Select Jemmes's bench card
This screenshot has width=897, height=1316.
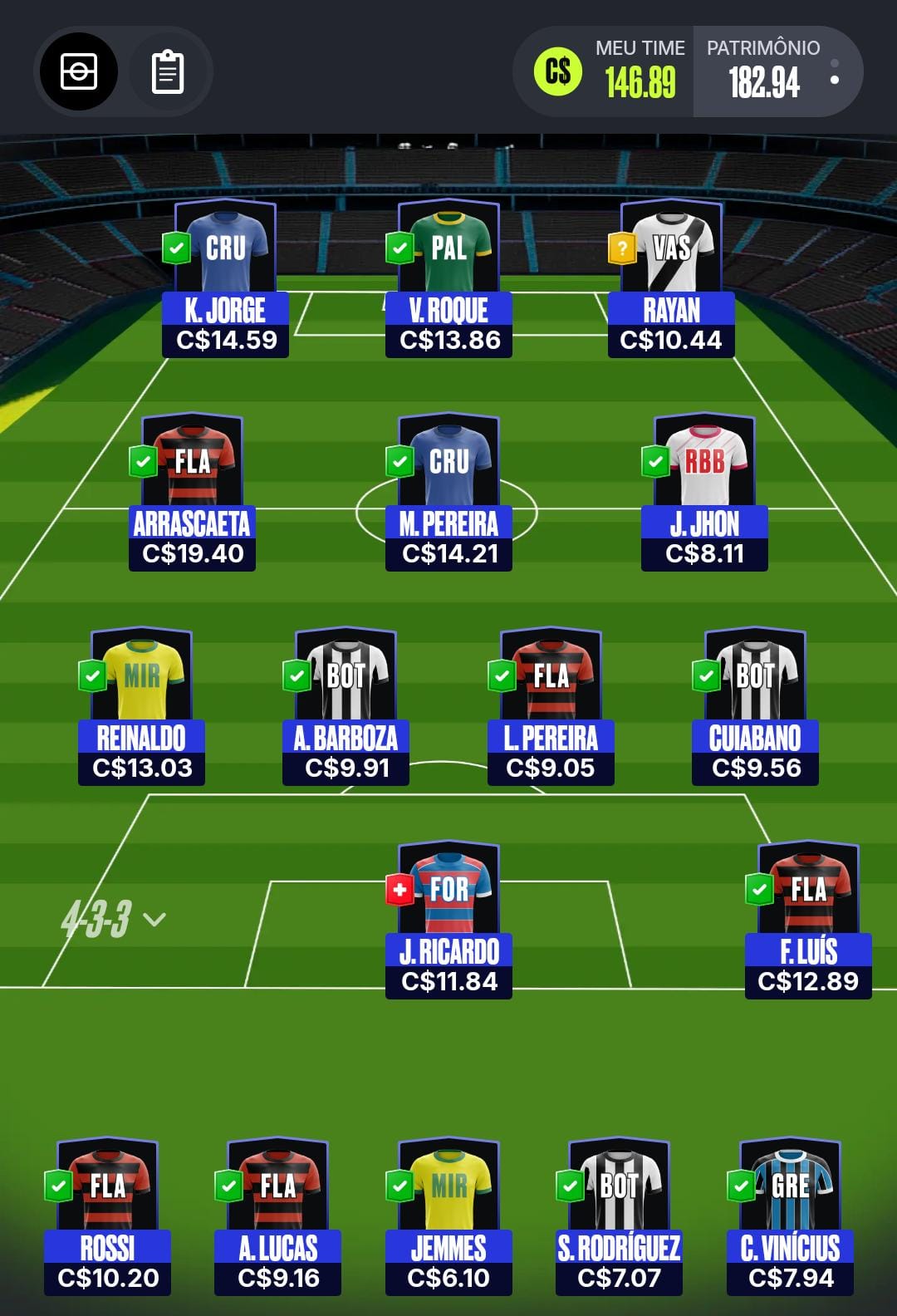coord(448,1217)
